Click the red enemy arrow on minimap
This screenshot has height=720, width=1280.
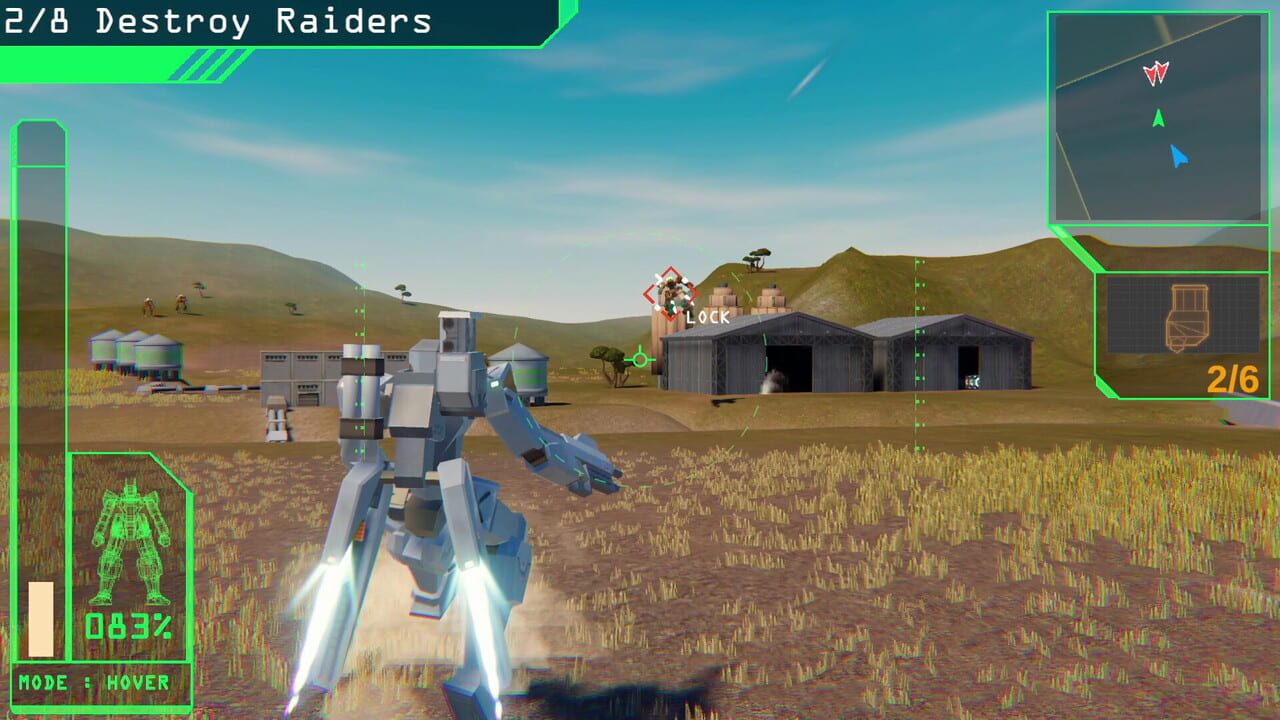pyautogui.click(x=1154, y=72)
